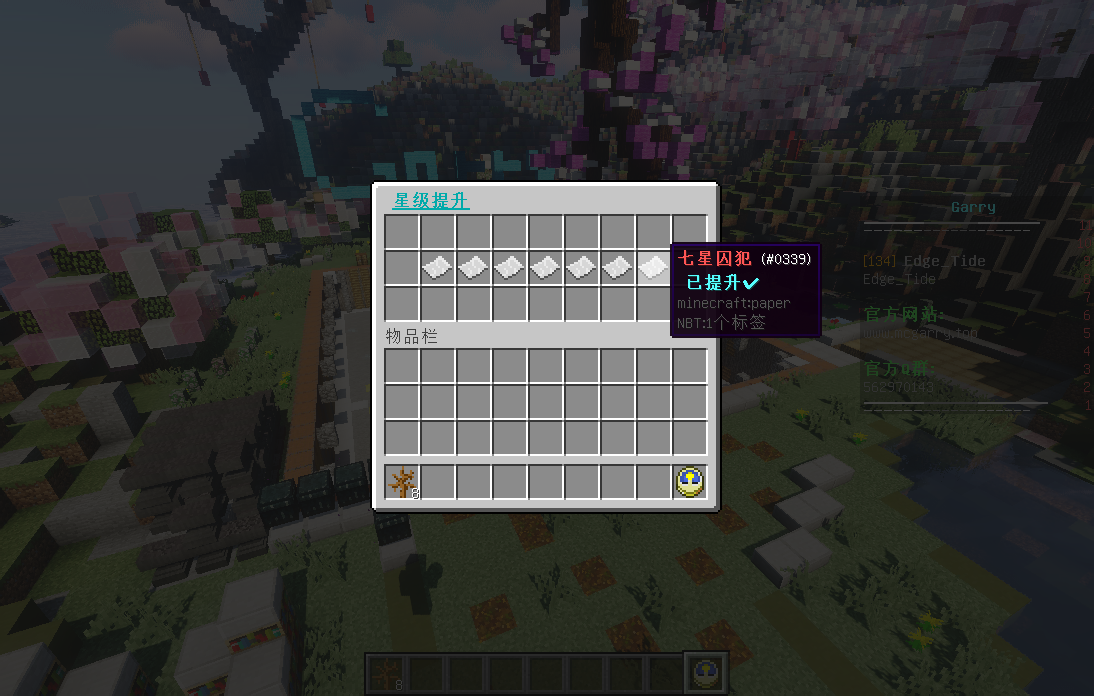Image resolution: width=1094 pixels, height=696 pixels.
Task: Pick up the dead bush stack in the inventory window
Action: [402, 482]
